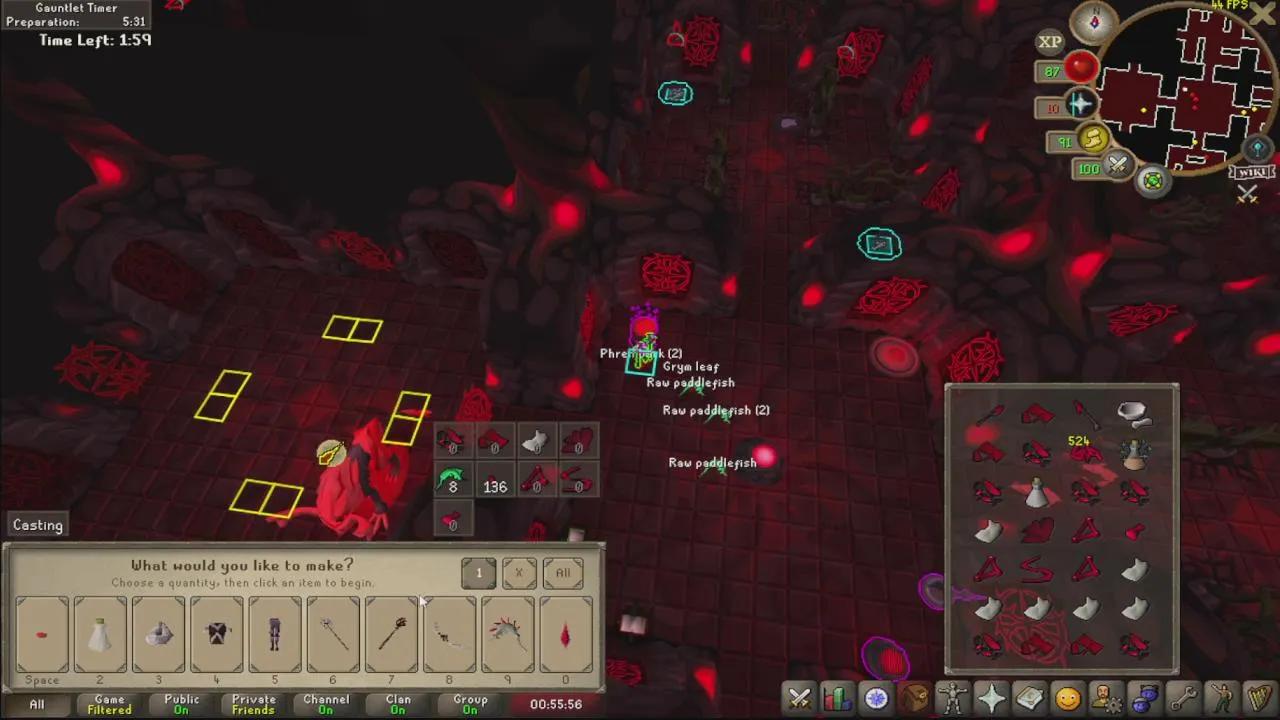Choose the halberd crafting option numbered 9
1280x720 pixels.
[508, 634]
